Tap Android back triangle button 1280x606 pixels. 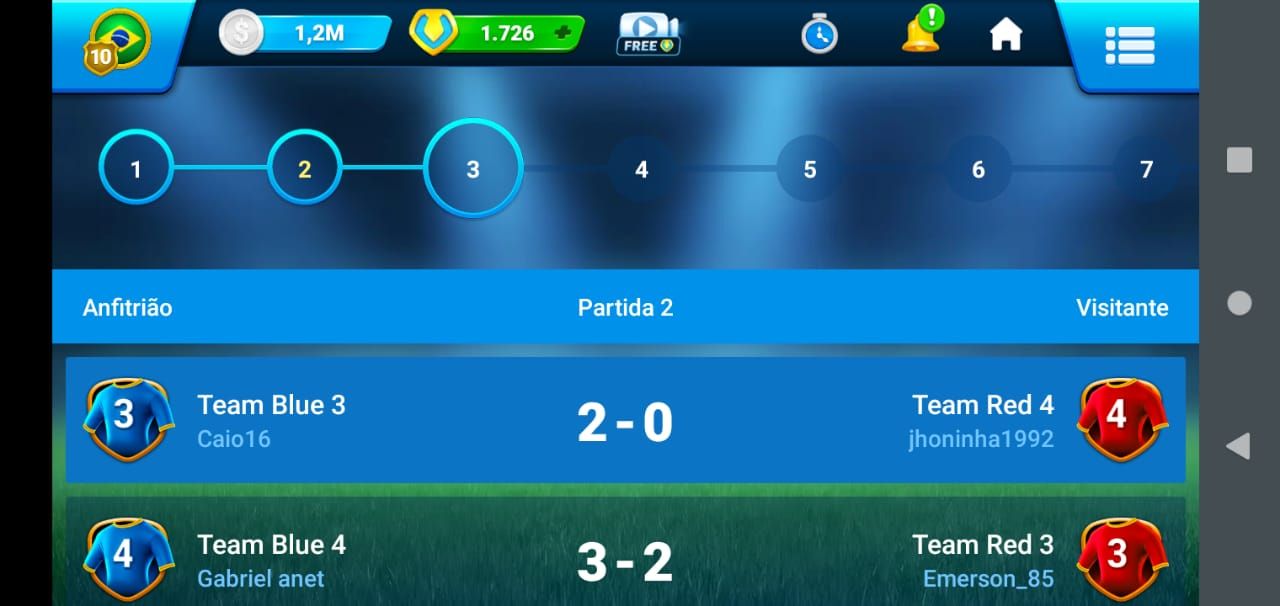tap(1238, 446)
